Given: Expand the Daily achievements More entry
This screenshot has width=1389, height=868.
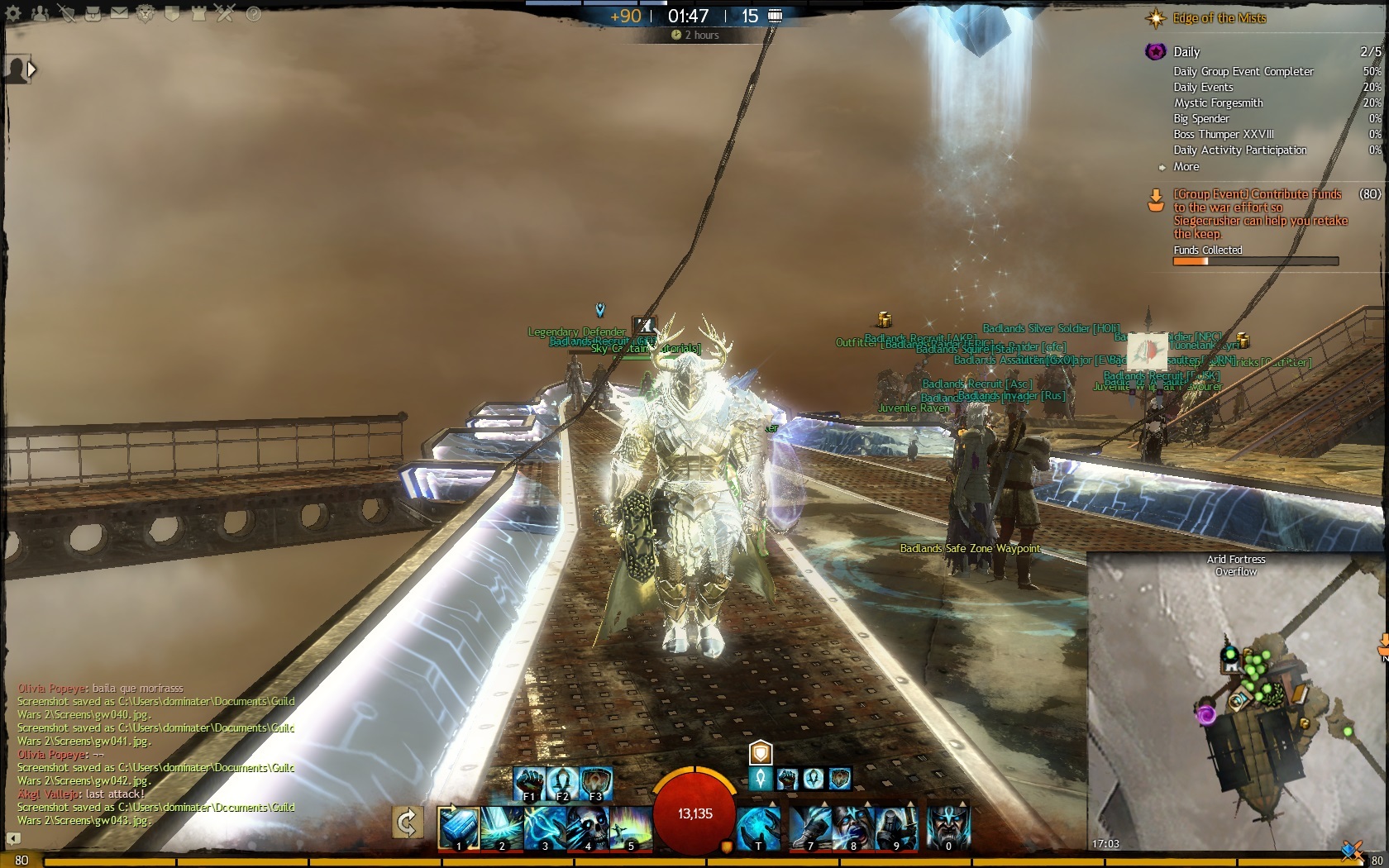Looking at the screenshot, I should pos(1186,166).
